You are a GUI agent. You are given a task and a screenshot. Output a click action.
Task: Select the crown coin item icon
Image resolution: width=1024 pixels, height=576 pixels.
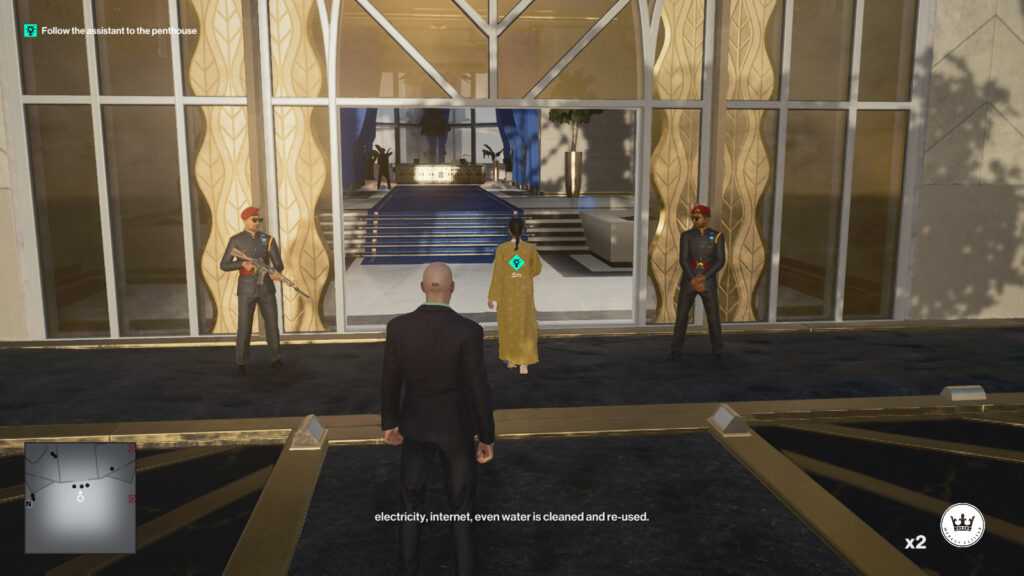[x=962, y=525]
